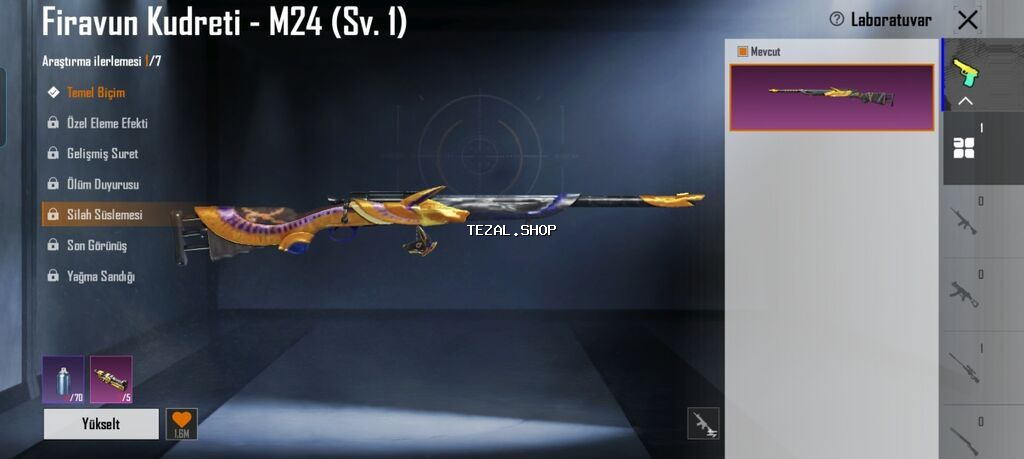Click the golden weapon material card
Viewport: 1024px width, 459px height.
(x=110, y=379)
